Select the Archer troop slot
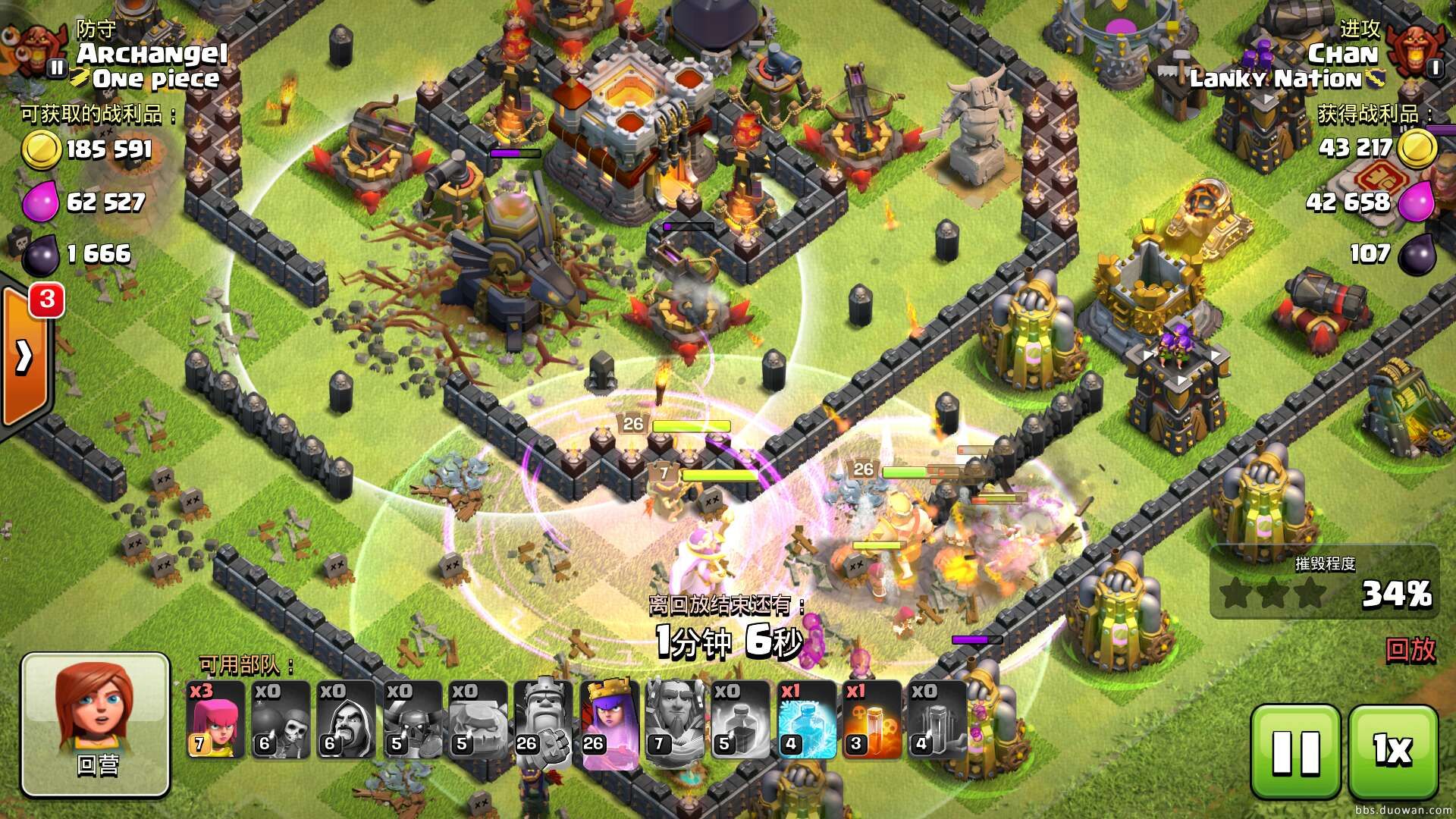 pos(215,719)
